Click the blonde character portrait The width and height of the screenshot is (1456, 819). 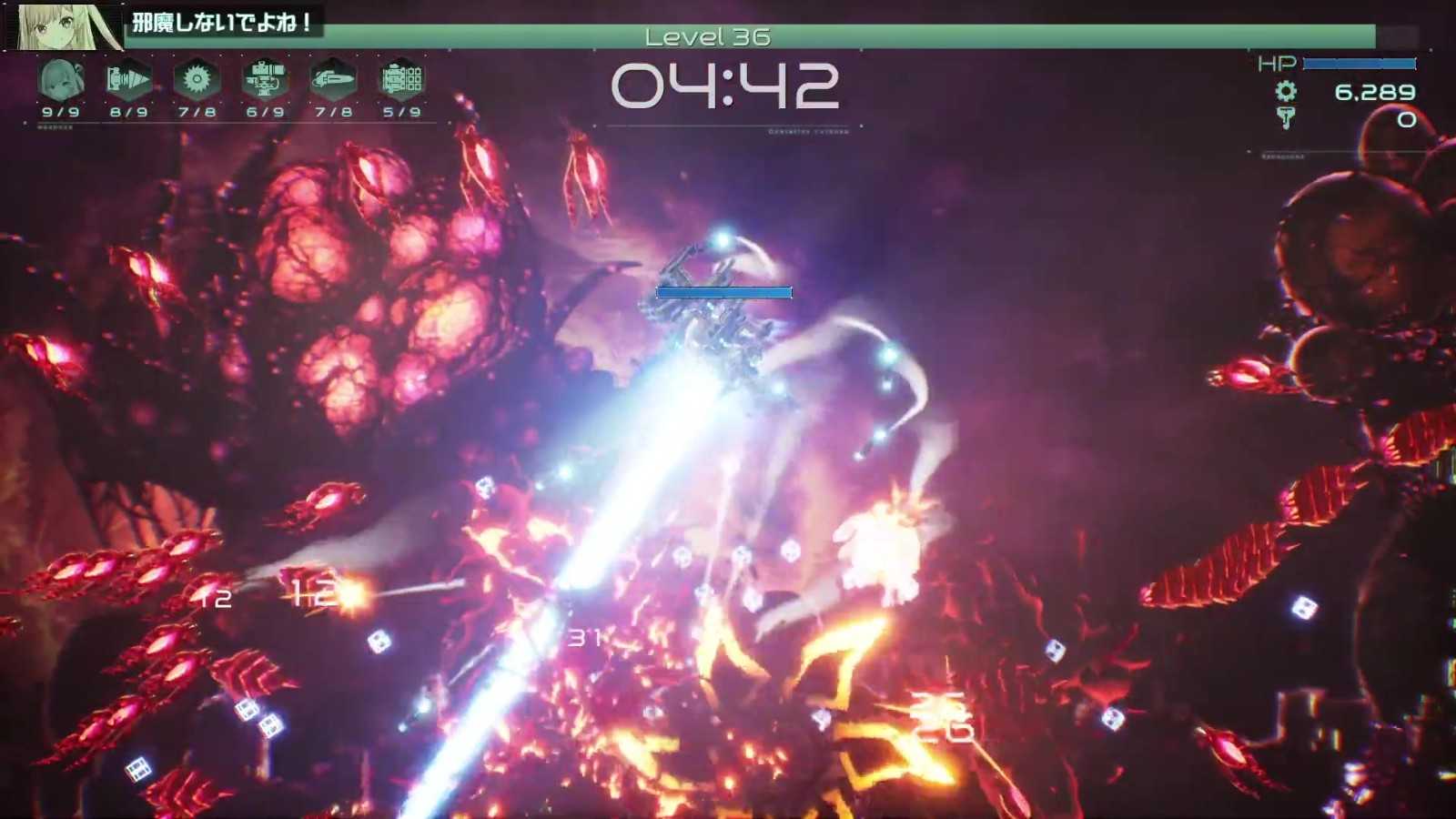coord(66,26)
